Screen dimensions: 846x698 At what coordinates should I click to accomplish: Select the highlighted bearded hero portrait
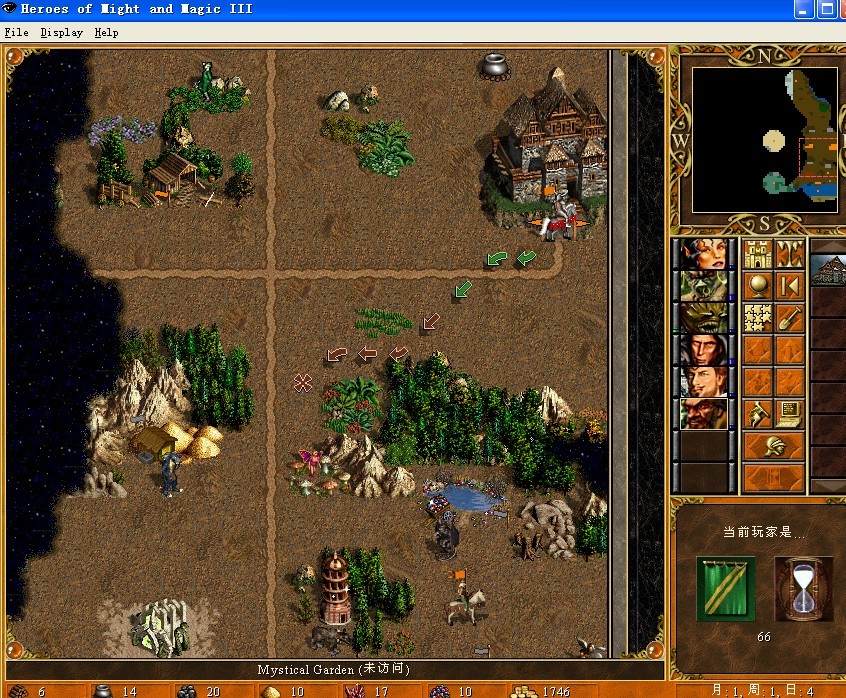703,412
